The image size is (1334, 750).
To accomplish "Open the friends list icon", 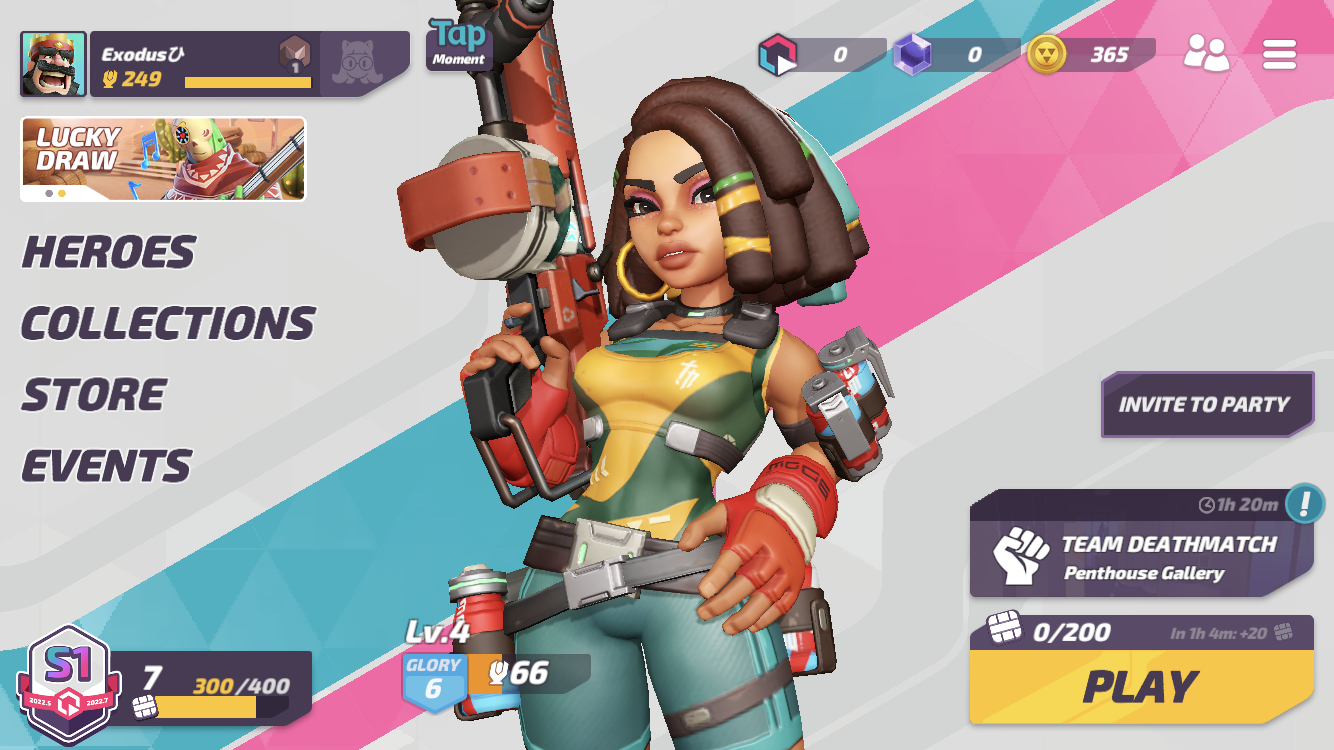I will coord(1206,53).
